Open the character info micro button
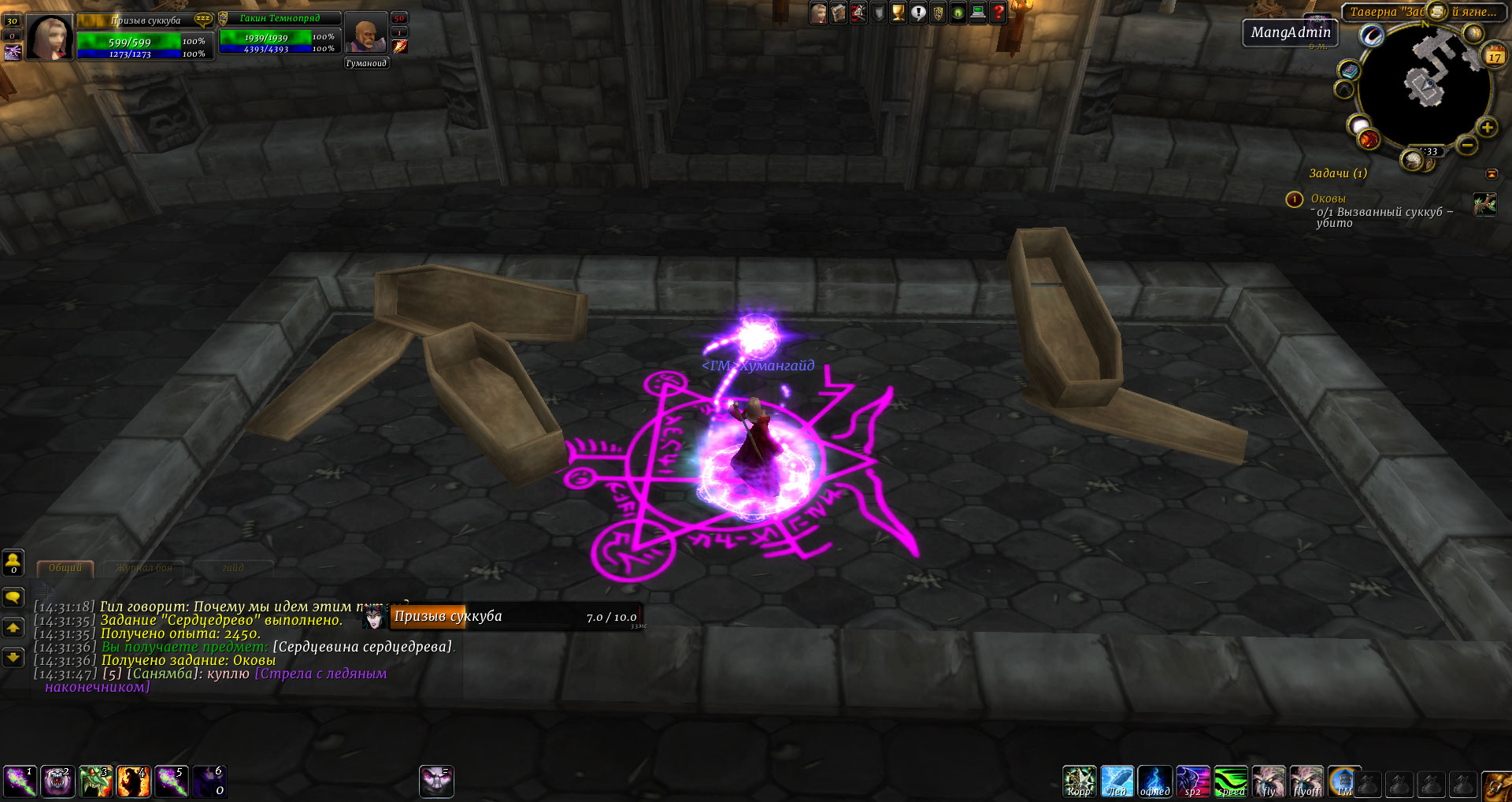Screen dimensions: 1512x802 click(819, 13)
